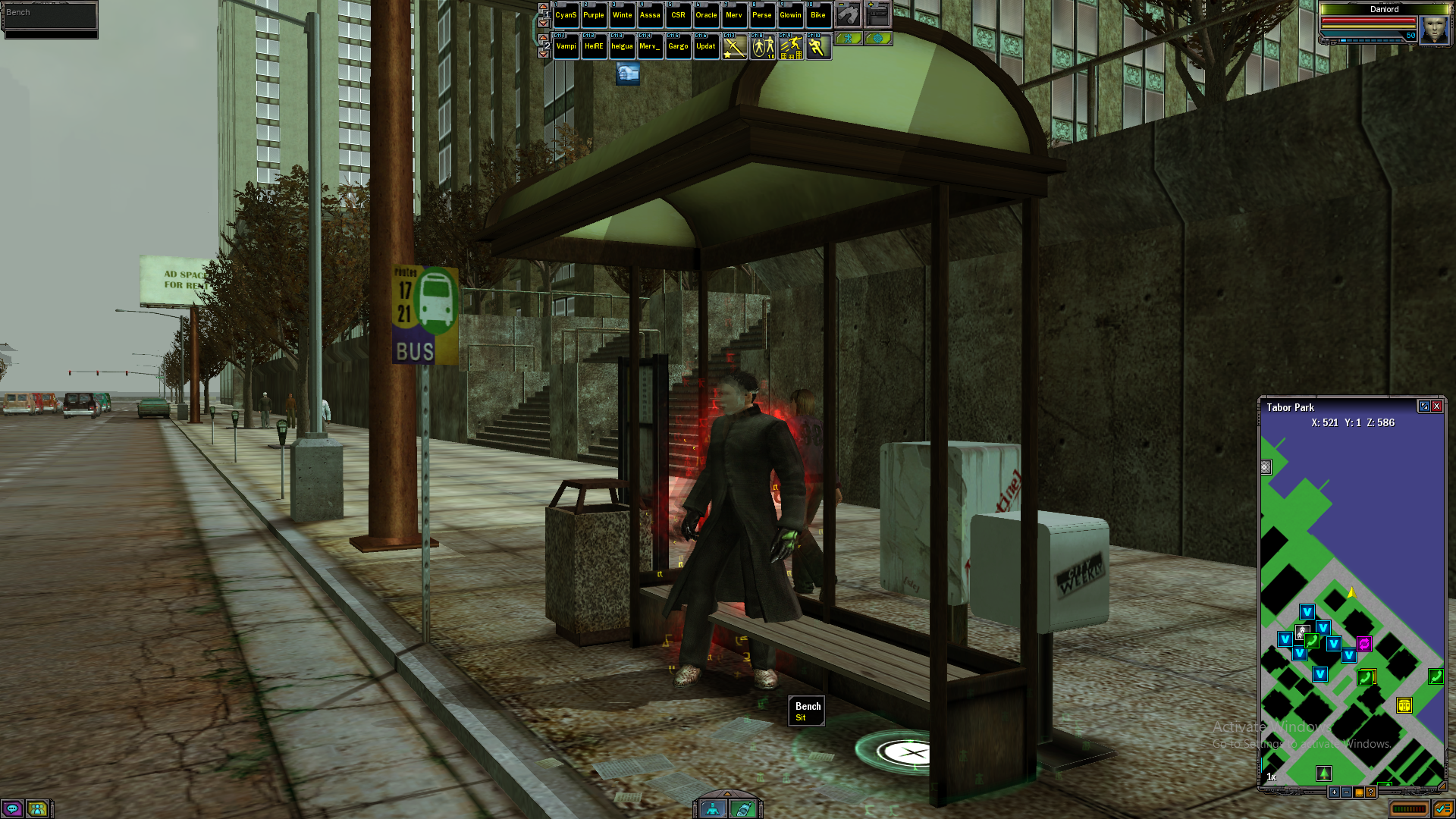Zoom out the map with minus button
Image resolution: width=1456 pixels, height=819 pixels.
tap(1346, 792)
